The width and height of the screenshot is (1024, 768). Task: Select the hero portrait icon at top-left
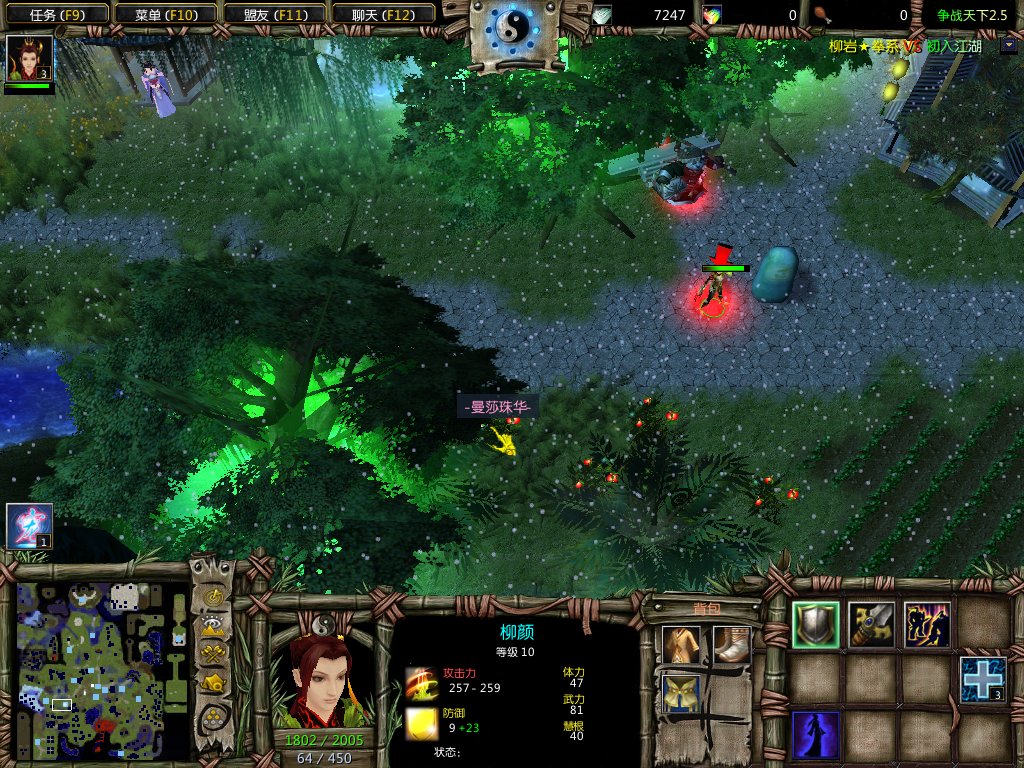pos(28,59)
